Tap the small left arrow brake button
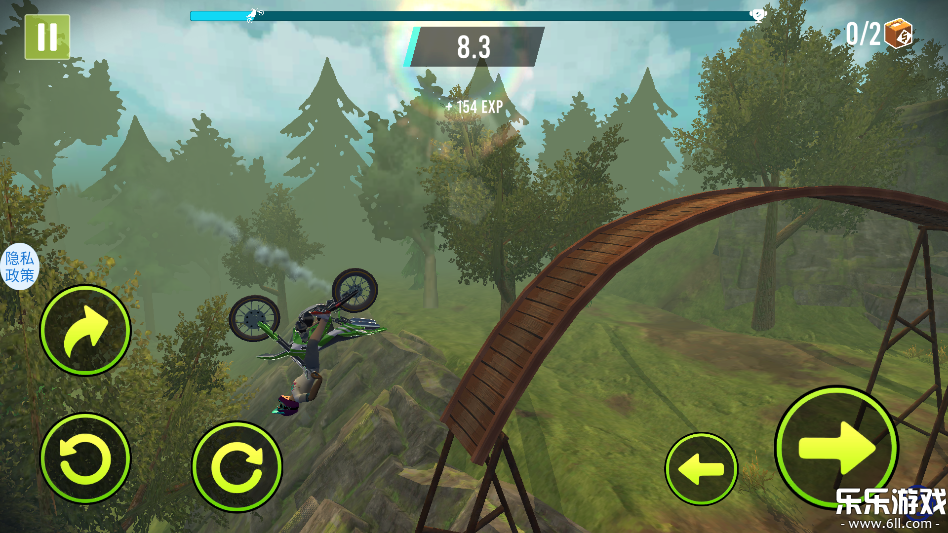The width and height of the screenshot is (948, 533). pos(701,469)
